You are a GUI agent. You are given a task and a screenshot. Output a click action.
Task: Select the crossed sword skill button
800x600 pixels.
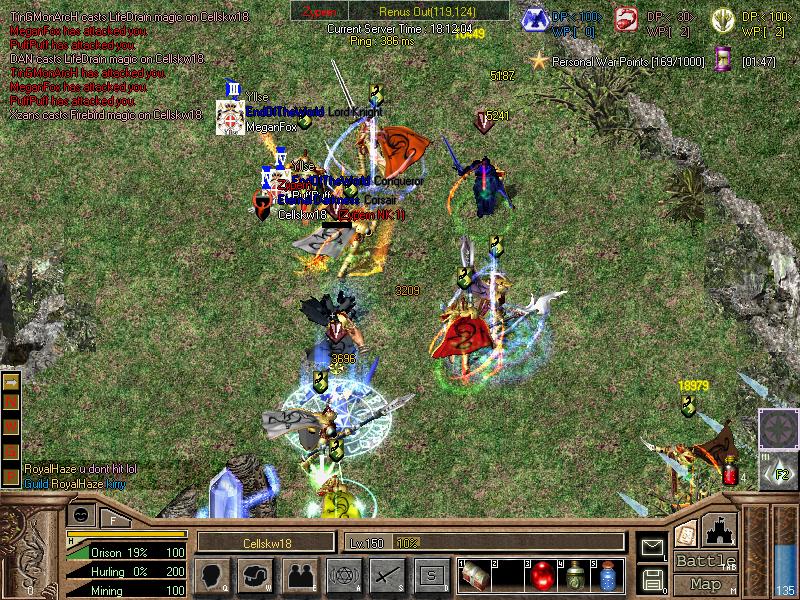tap(386, 574)
